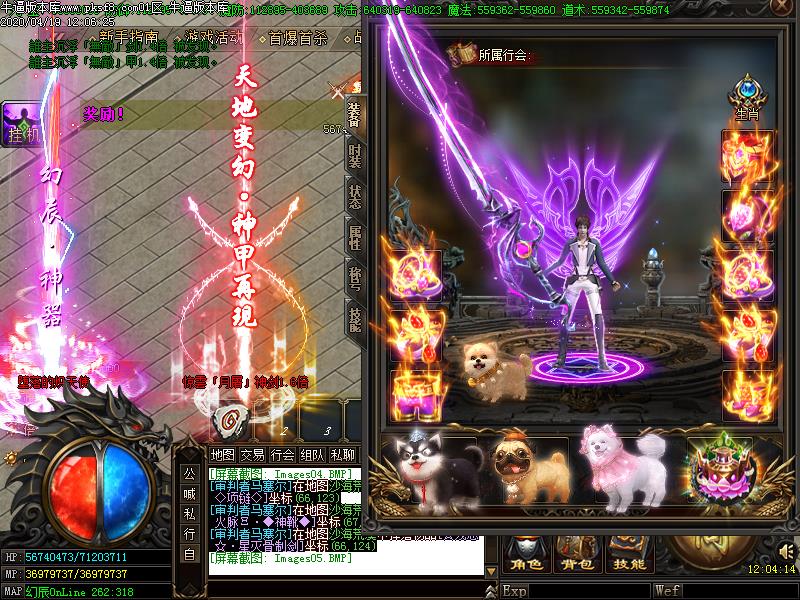Choose the 行会 guild chat tab
The height and width of the screenshot is (600, 800).
pyautogui.click(x=283, y=455)
